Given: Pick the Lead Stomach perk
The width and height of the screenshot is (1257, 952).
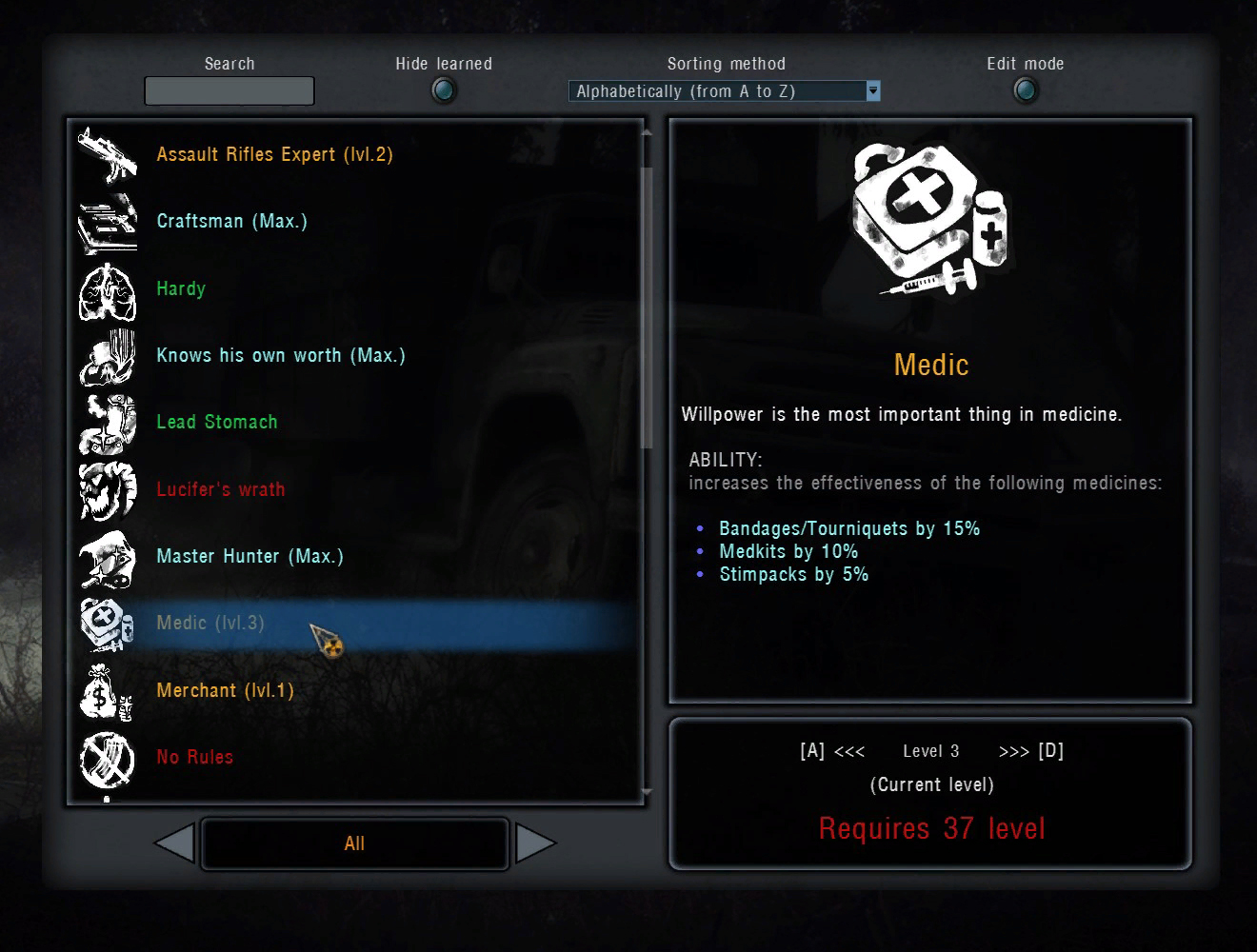Looking at the screenshot, I should [x=217, y=422].
